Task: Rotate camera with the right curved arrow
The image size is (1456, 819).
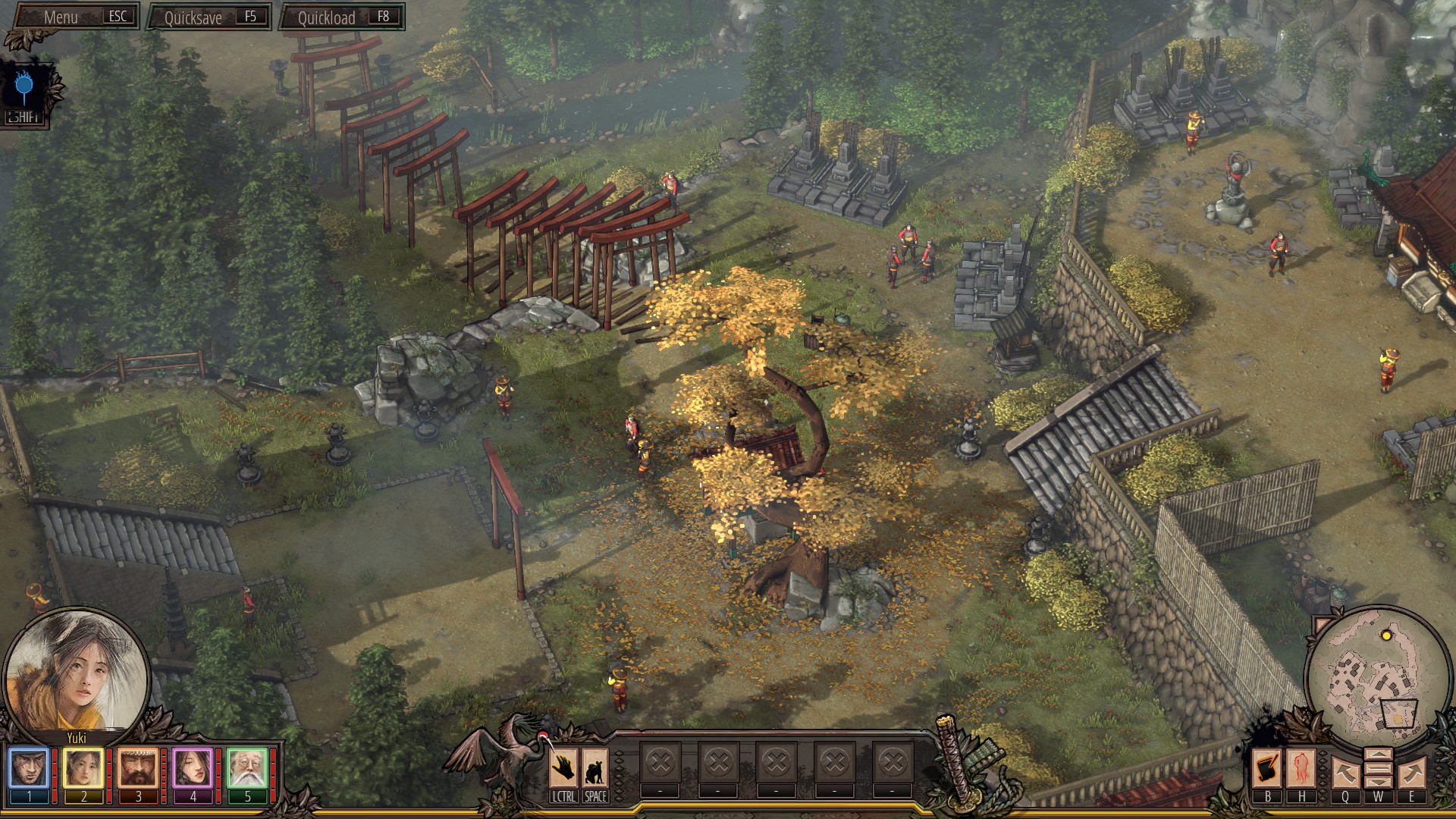Action: click(x=1412, y=772)
